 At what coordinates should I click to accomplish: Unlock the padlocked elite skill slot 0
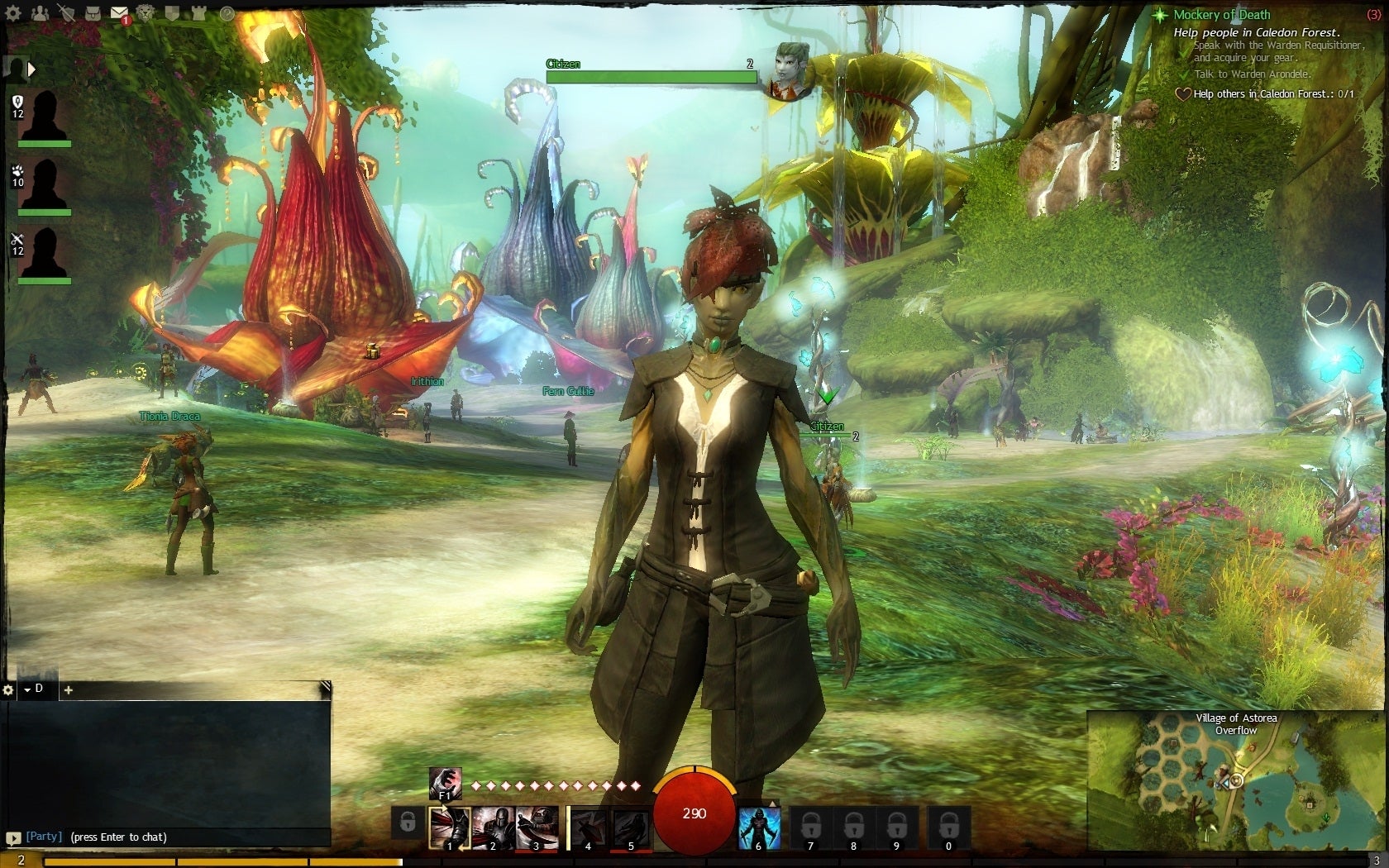pyautogui.click(x=948, y=826)
